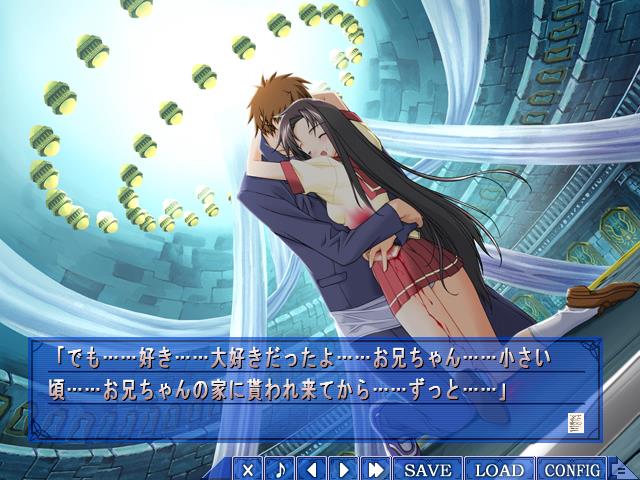The height and width of the screenshot is (480, 640).
Task: Click the page icon in the dialogue box
Action: pos(575,421)
